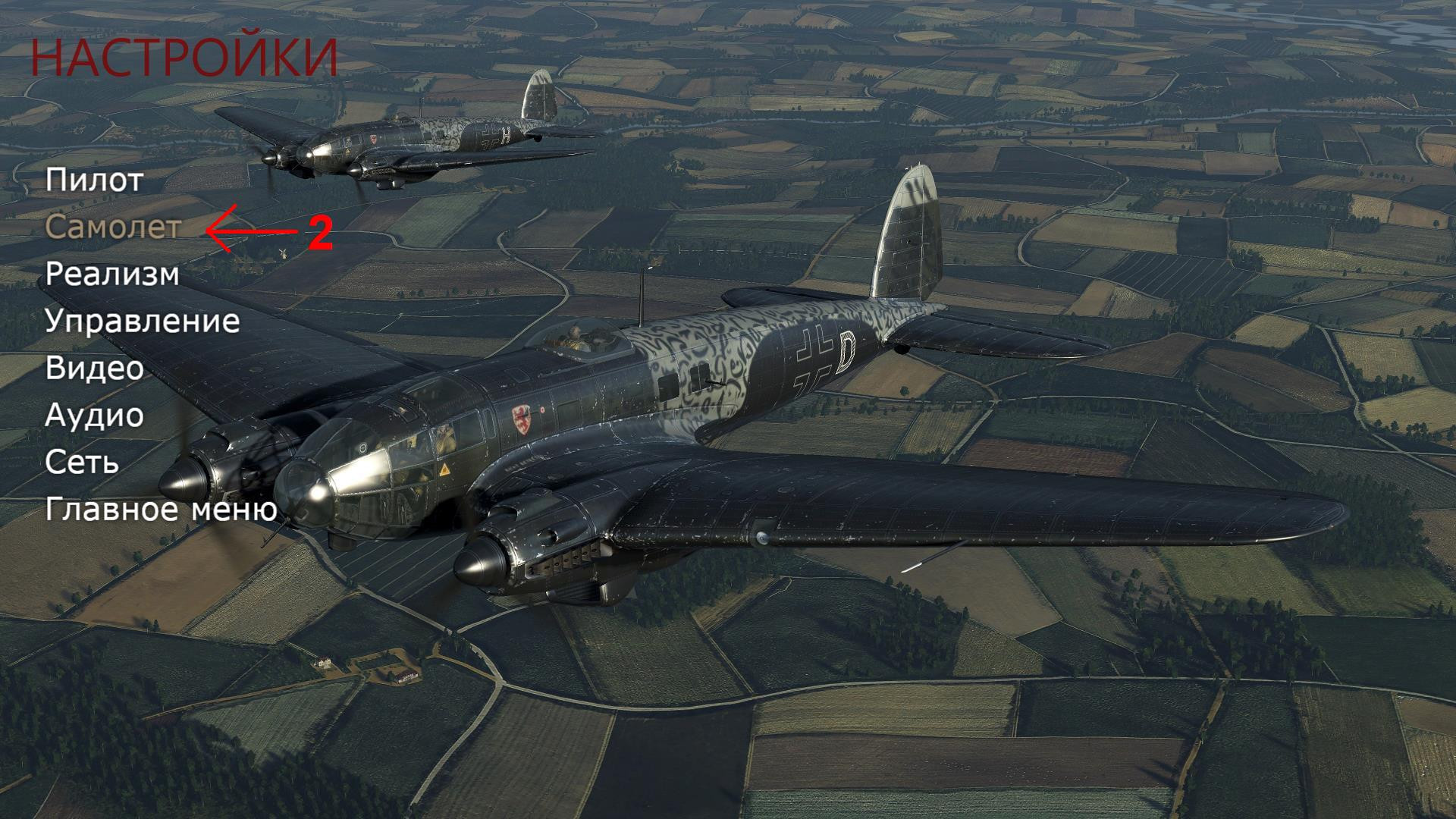Image resolution: width=1456 pixels, height=819 pixels.
Task: Open the Видео settings
Action: click(x=95, y=369)
